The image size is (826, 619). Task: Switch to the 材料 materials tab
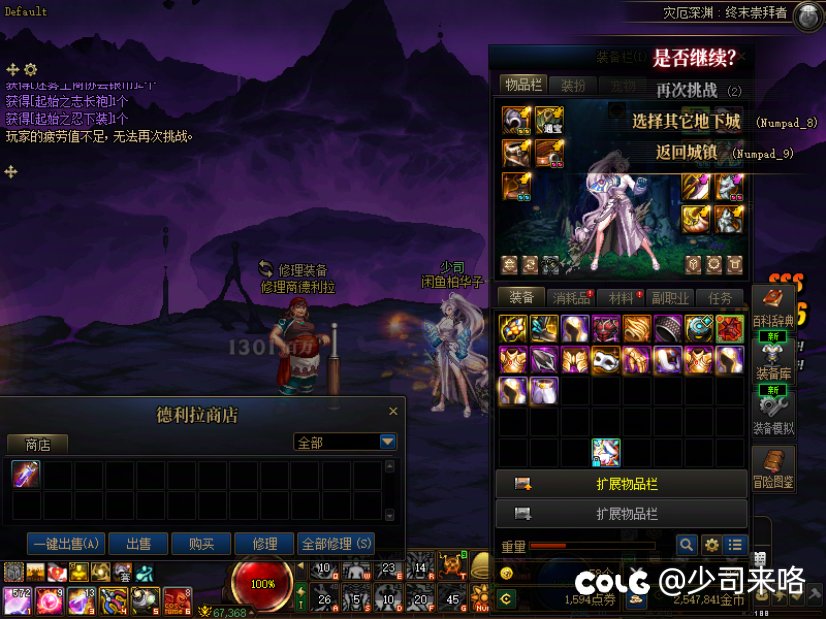point(621,297)
